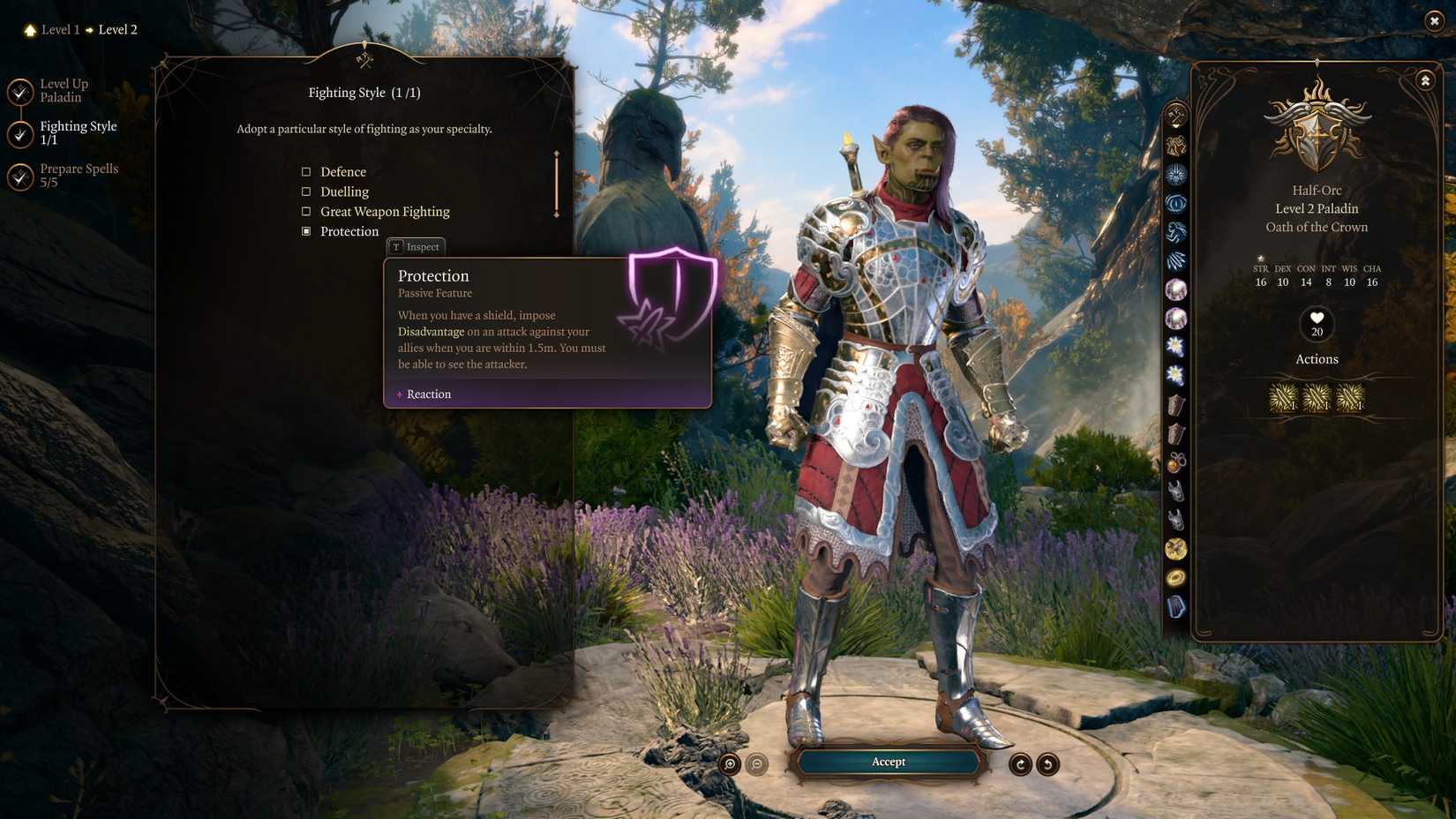Select Great Weapon Fighting checkbox
This screenshot has height=819, width=1456.
coord(306,211)
